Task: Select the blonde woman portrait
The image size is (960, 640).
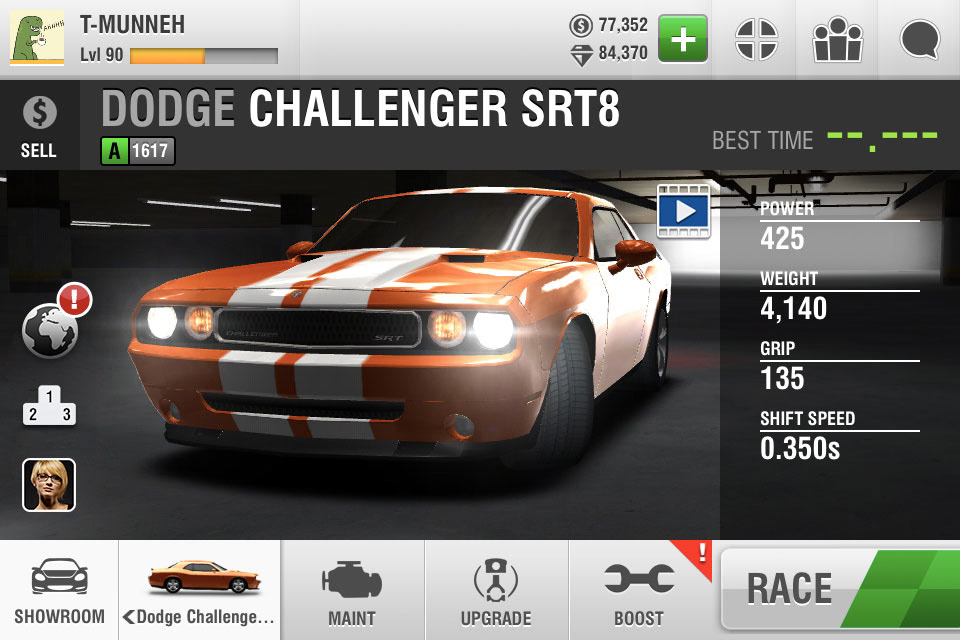Action: pos(49,485)
